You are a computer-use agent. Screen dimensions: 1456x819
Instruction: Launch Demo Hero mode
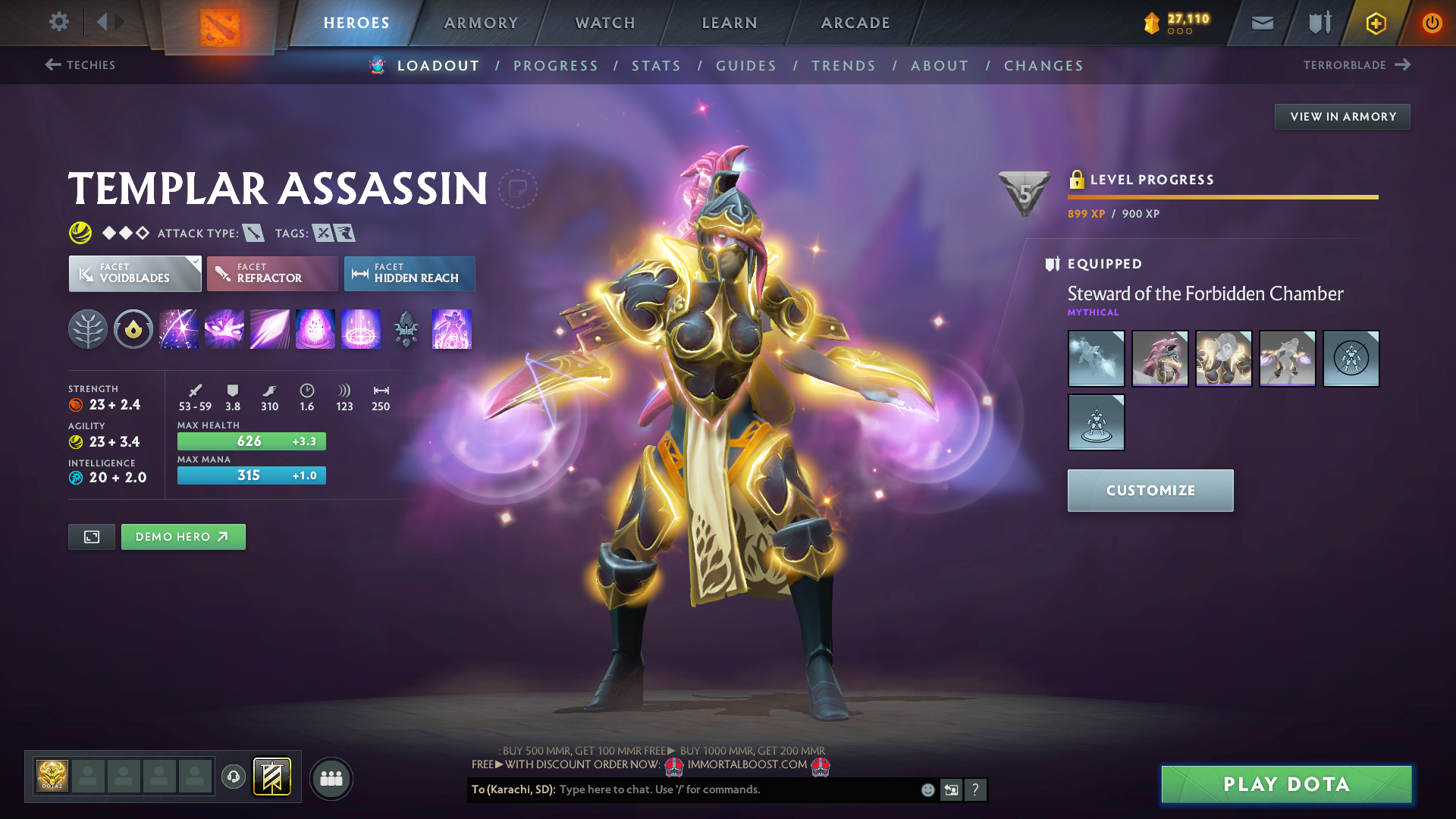tap(183, 537)
